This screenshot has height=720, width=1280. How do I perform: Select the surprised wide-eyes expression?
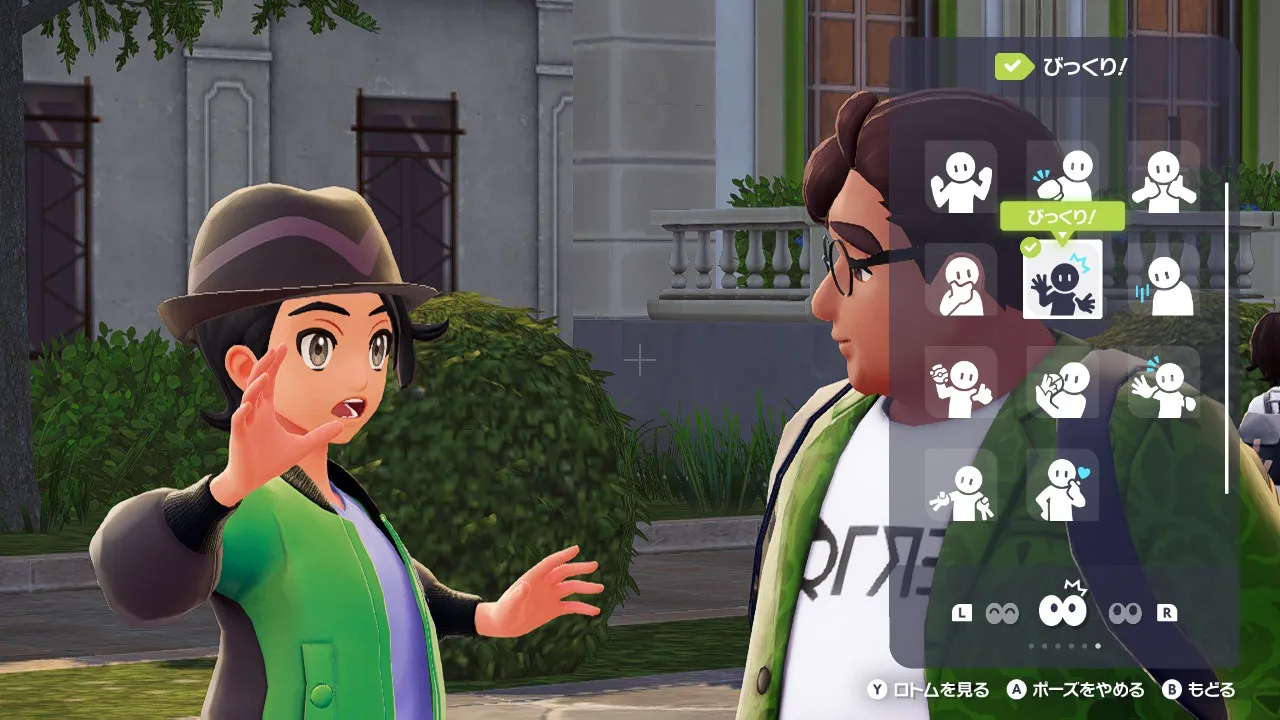pyautogui.click(x=1063, y=608)
